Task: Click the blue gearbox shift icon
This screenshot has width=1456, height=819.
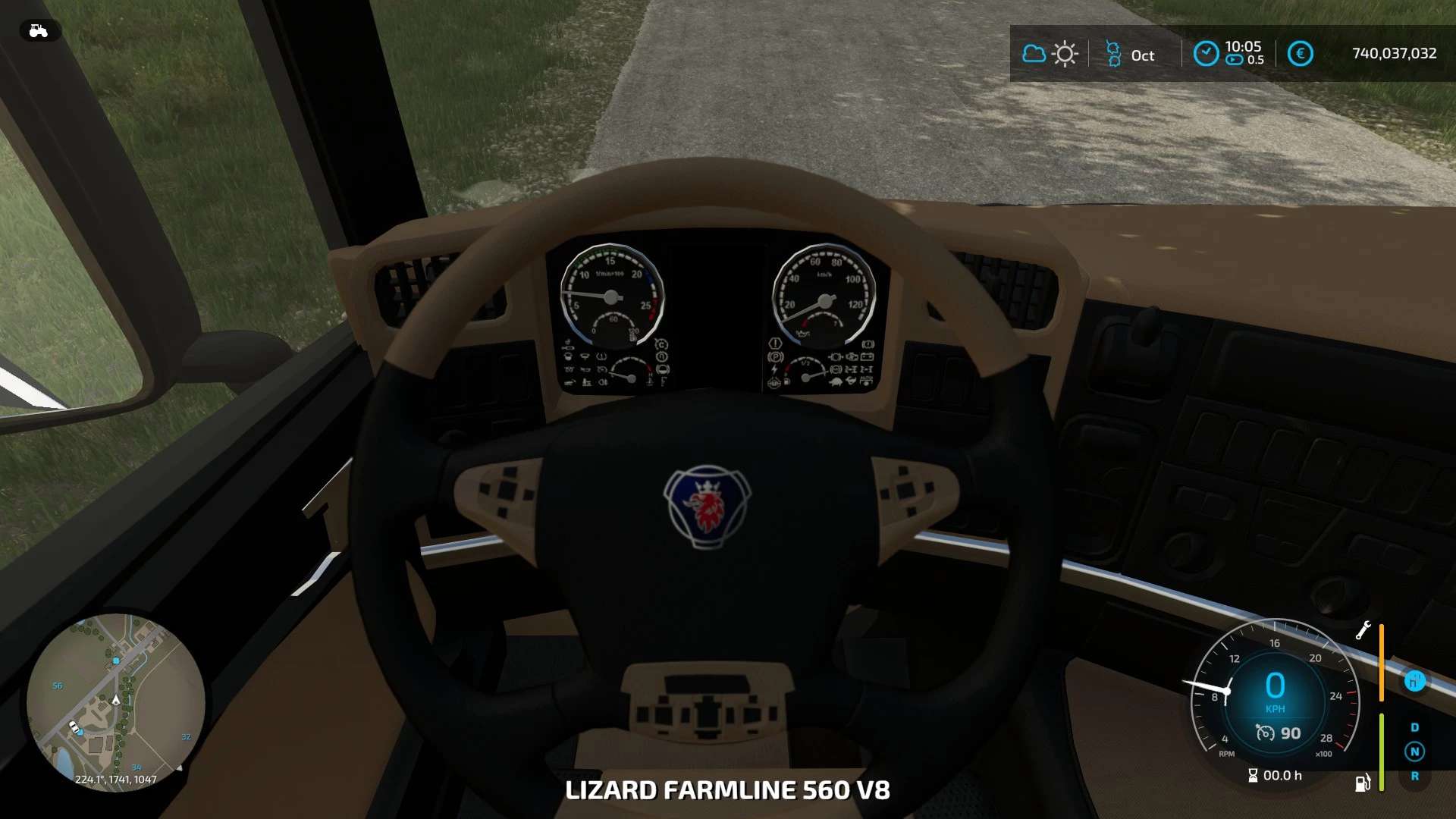Action: point(1414,681)
